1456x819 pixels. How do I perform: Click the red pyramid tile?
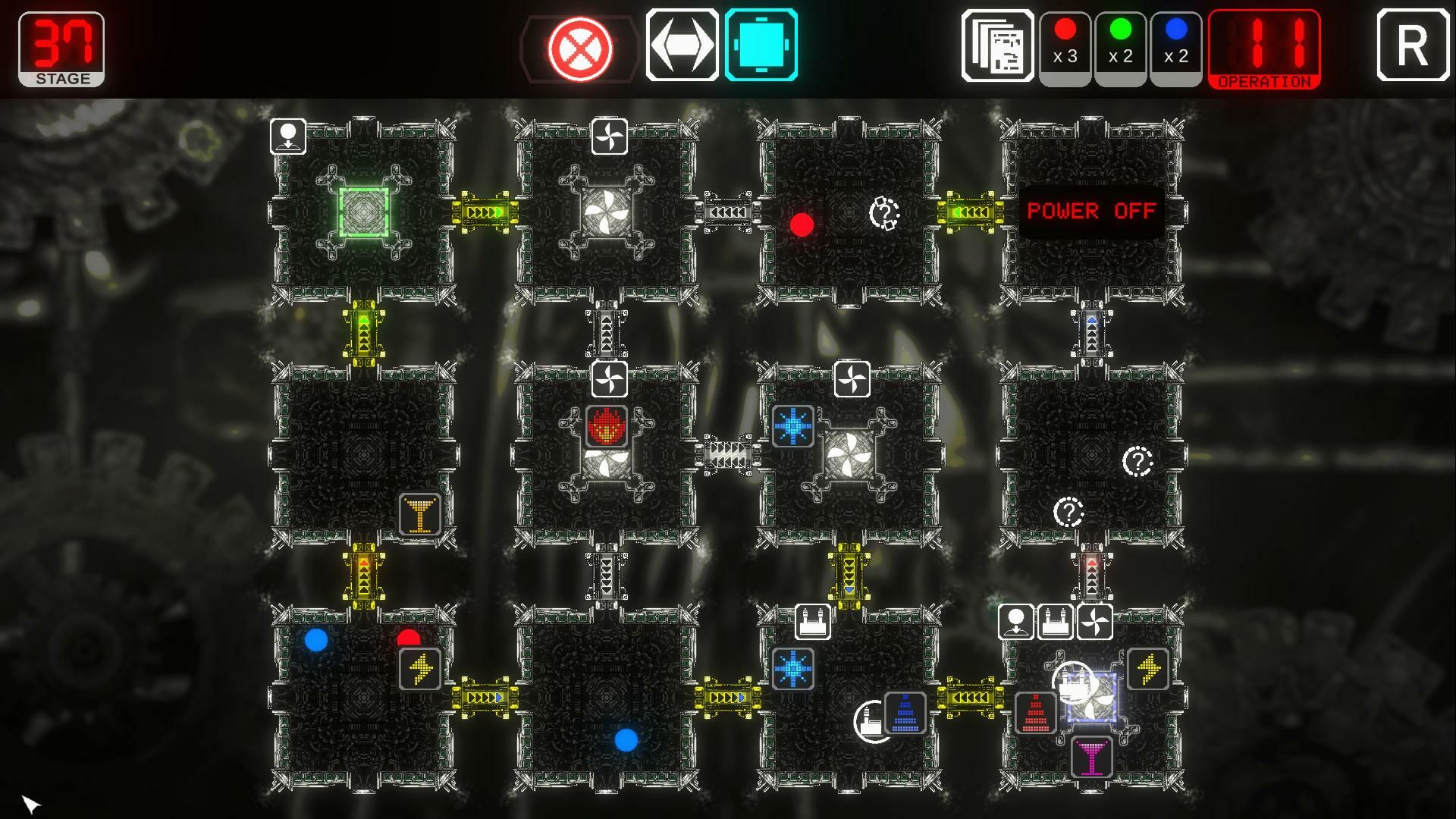pyautogui.click(x=1035, y=714)
